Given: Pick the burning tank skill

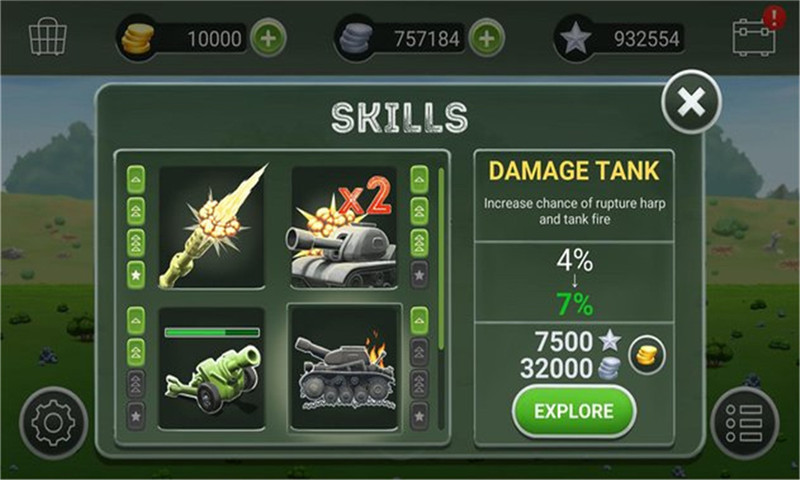Looking at the screenshot, I should 343,370.
